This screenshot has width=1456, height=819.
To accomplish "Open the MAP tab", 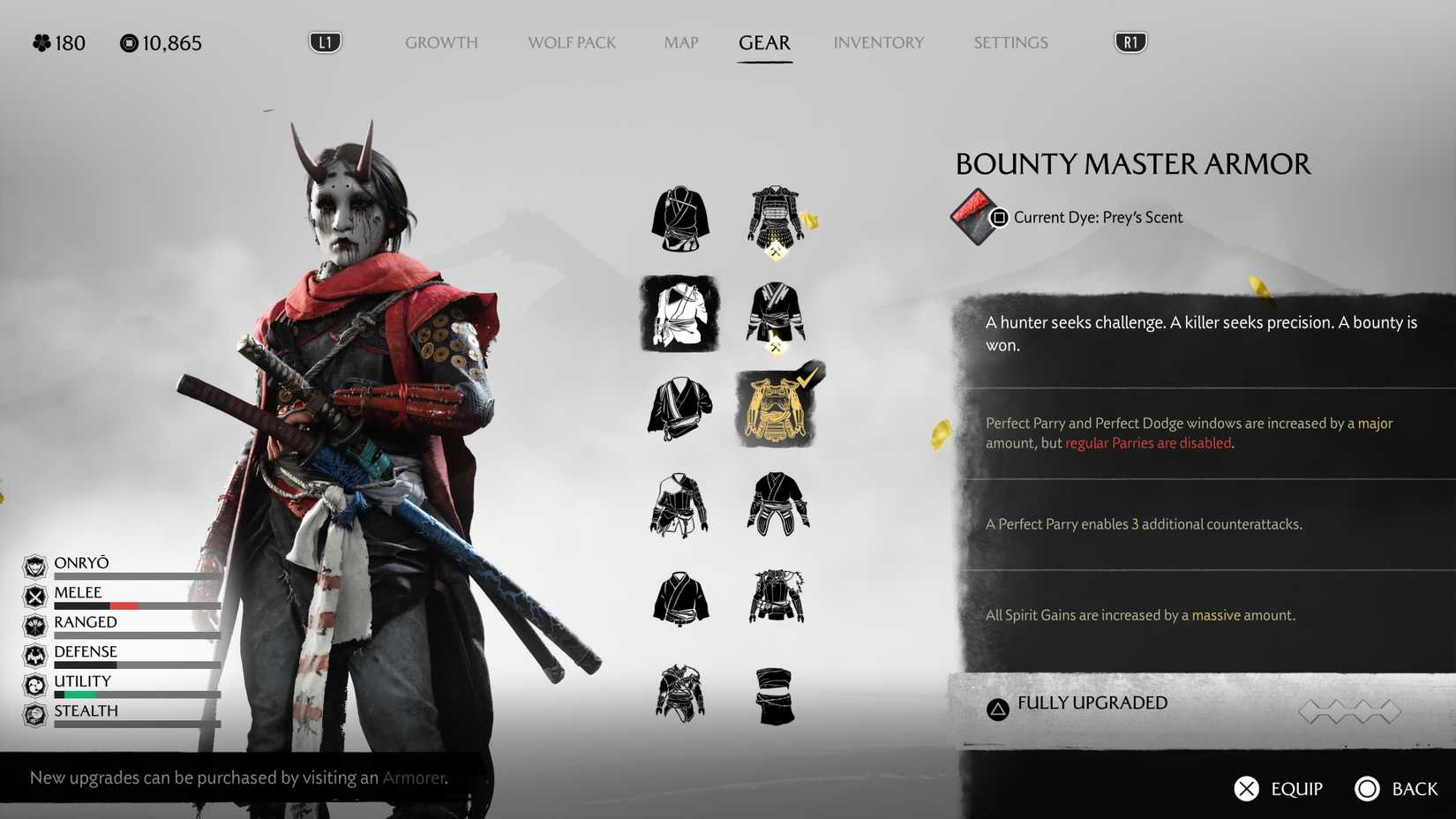I will (679, 42).
